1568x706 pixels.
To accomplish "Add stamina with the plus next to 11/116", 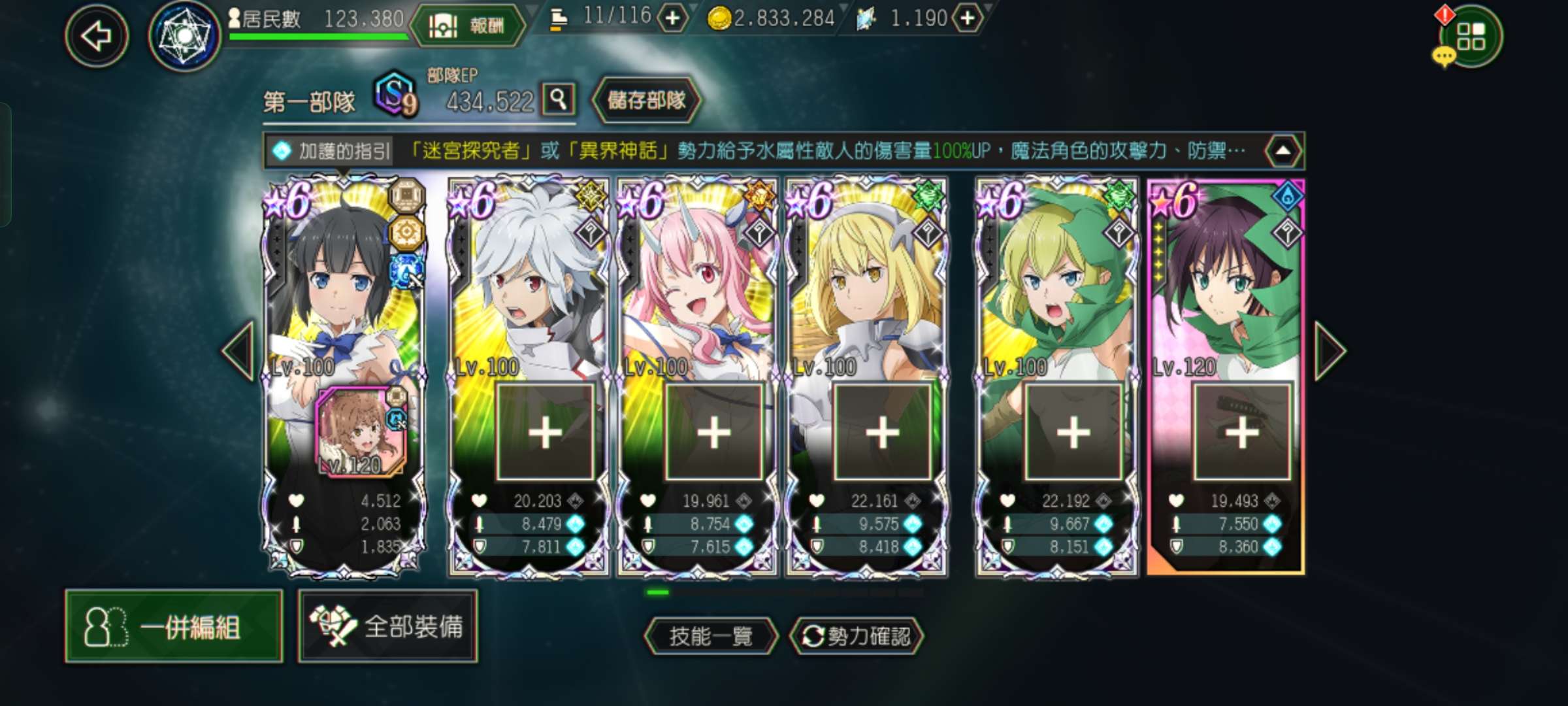I will (x=672, y=18).
